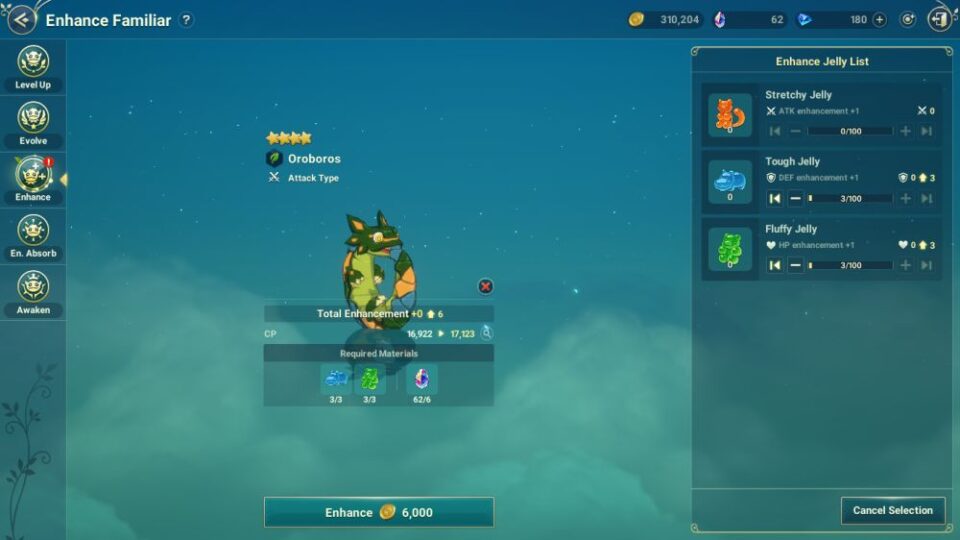Screen dimensions: 960x540
Task: Go back using the top-left arrow
Action: 22,19
